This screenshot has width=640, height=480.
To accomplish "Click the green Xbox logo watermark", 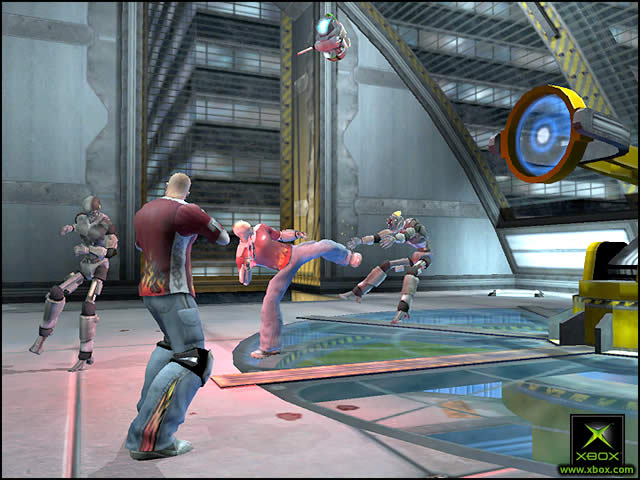I will (597, 438).
